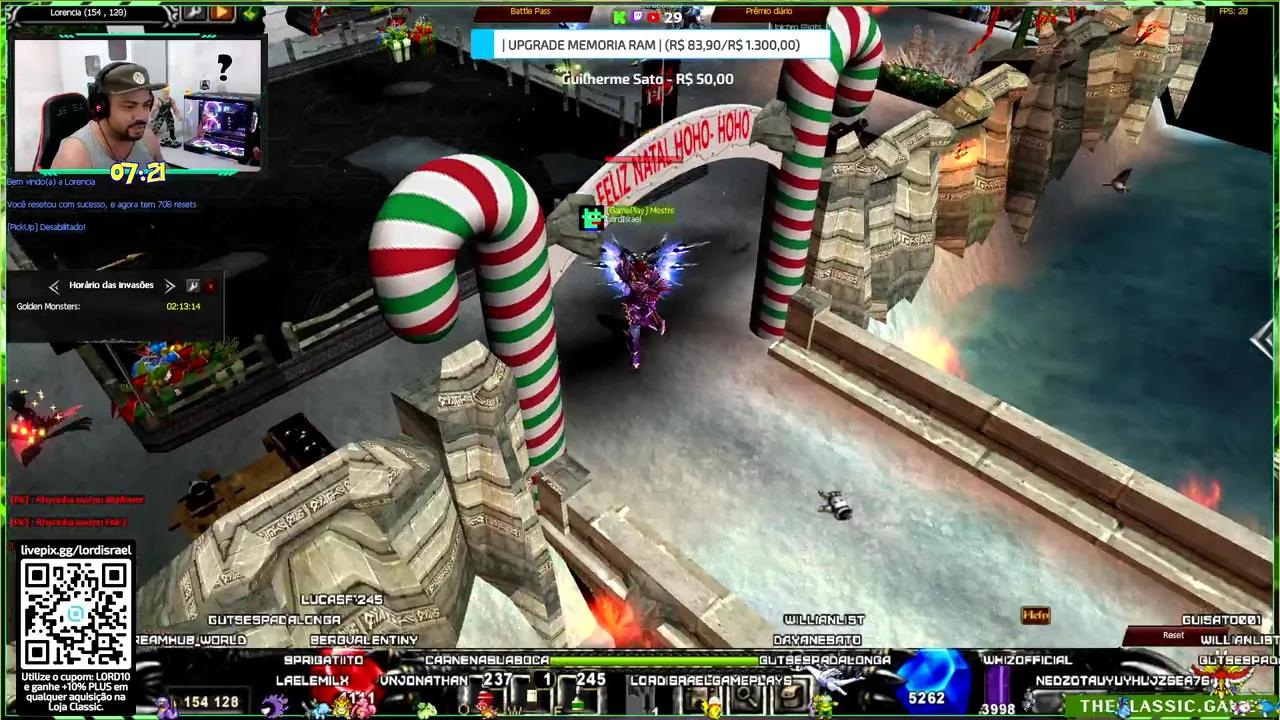Select the red potion slot in the hotbar
The width and height of the screenshot is (1280, 720).
(x=483, y=699)
